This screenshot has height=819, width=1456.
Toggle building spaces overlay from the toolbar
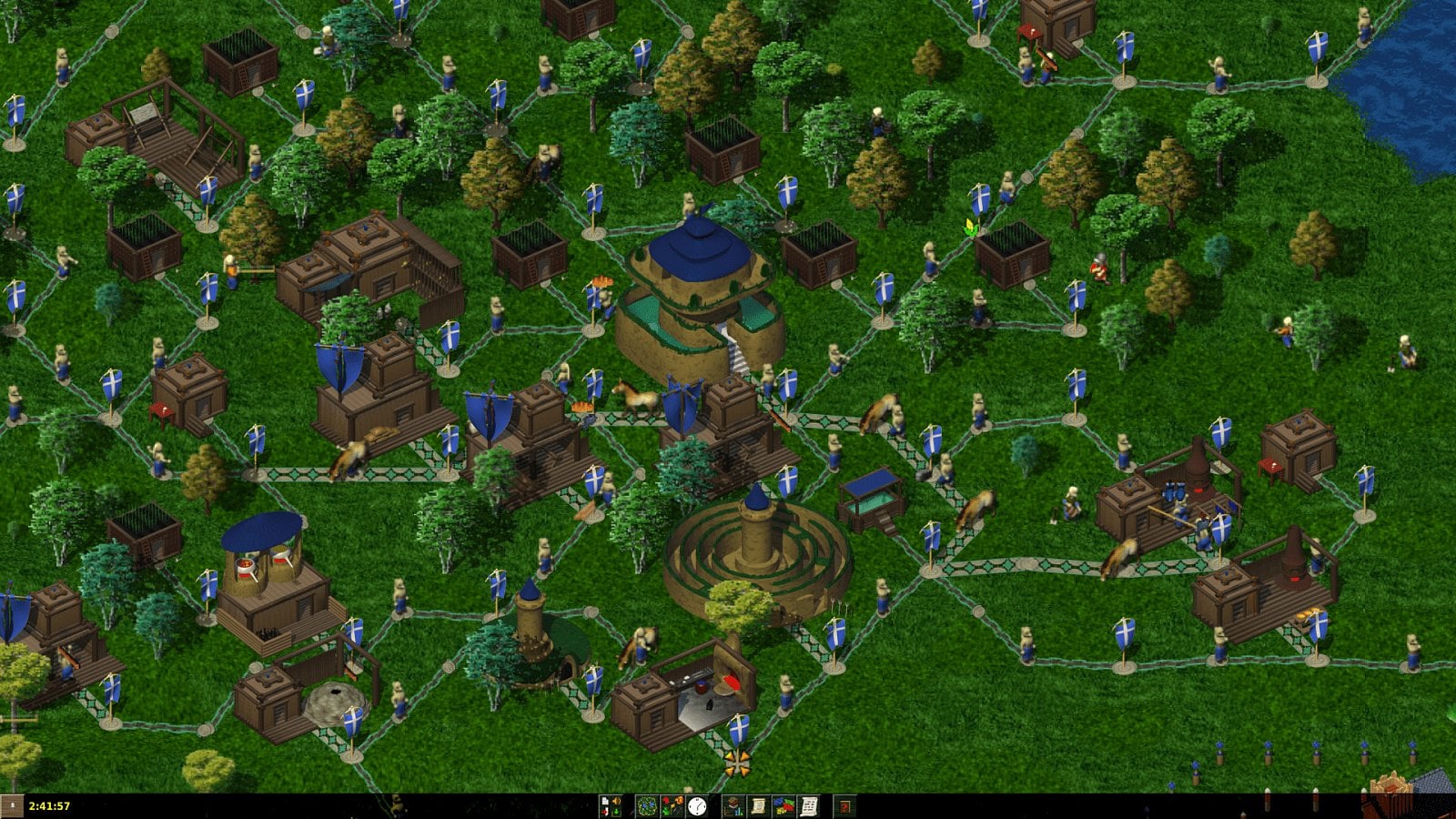[x=672, y=804]
